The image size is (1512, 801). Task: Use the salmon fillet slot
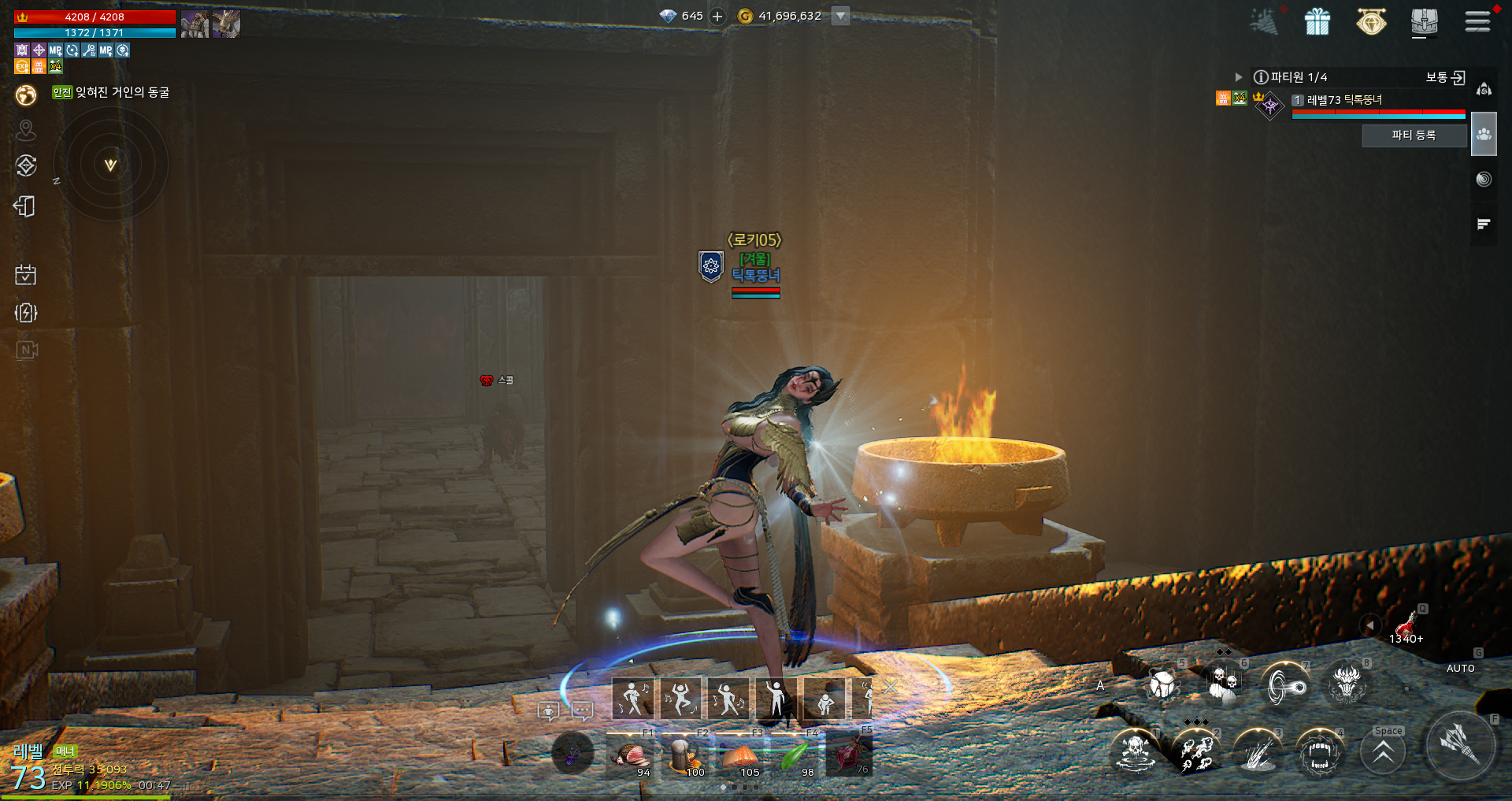pos(740,756)
